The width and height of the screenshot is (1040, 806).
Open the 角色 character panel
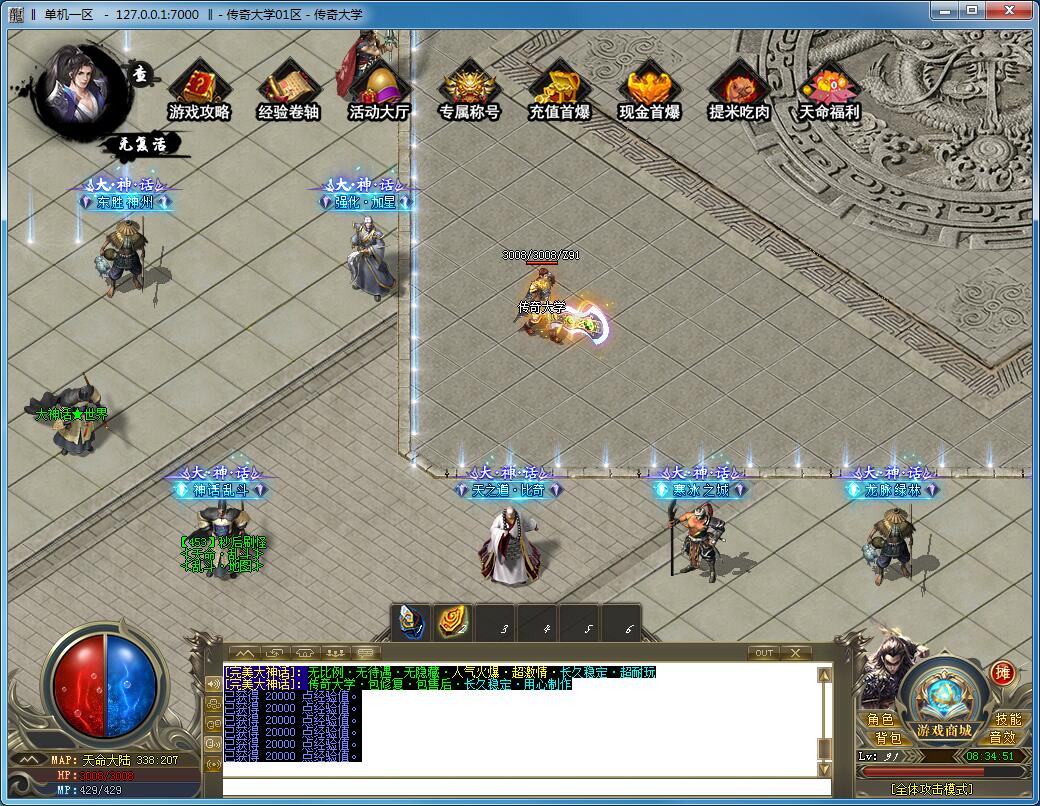pos(881,720)
